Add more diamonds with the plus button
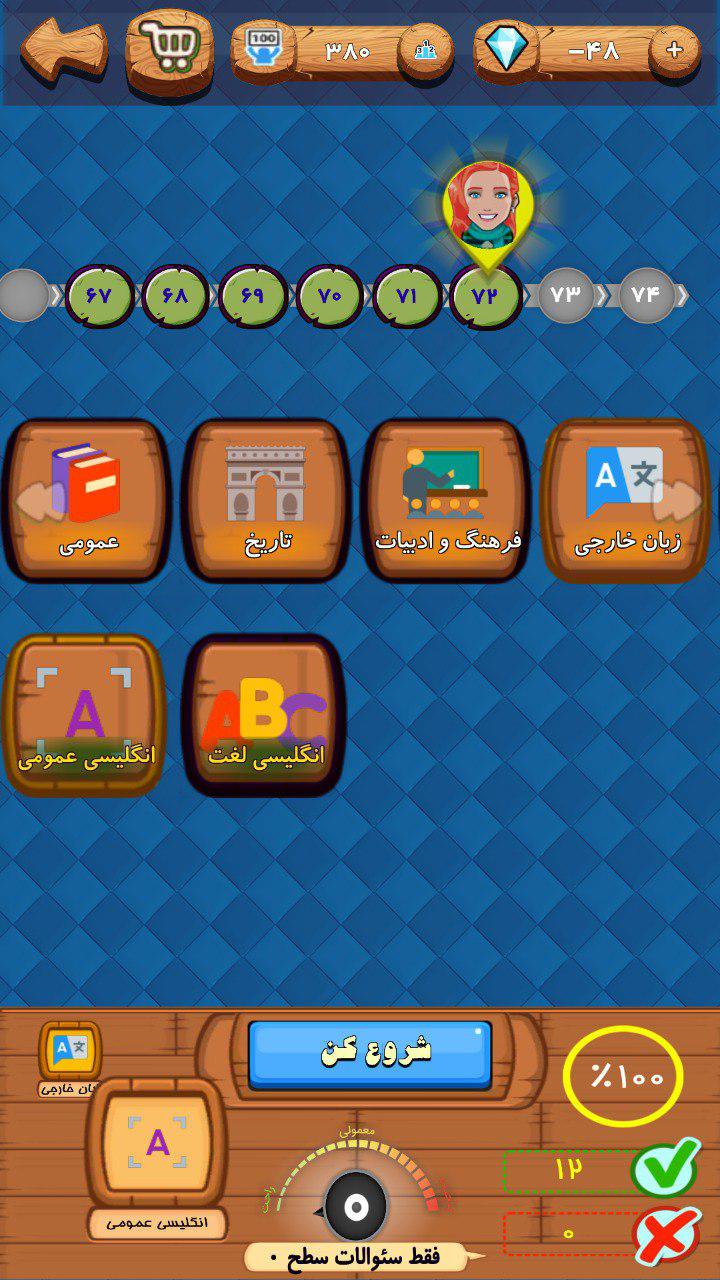 (674, 50)
